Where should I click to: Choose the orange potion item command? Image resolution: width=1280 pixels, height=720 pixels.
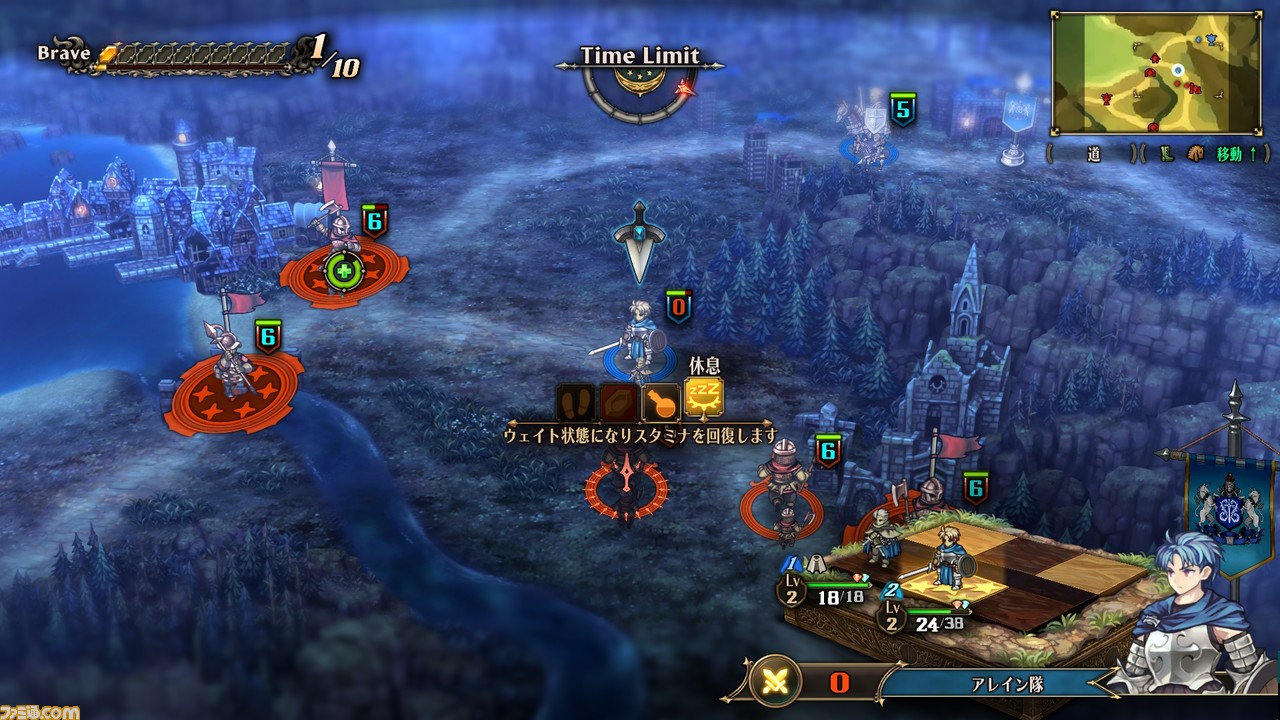[x=661, y=402]
